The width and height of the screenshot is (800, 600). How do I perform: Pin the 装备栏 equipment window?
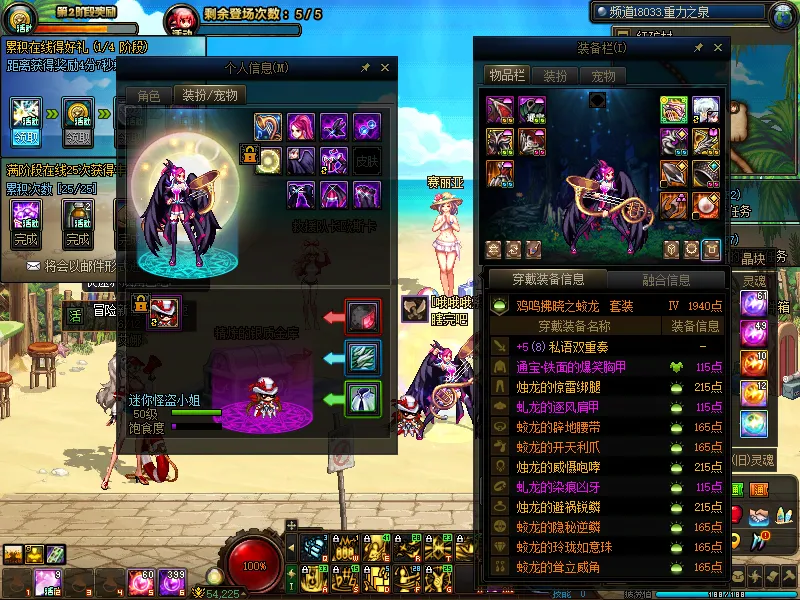pyautogui.click(x=700, y=48)
